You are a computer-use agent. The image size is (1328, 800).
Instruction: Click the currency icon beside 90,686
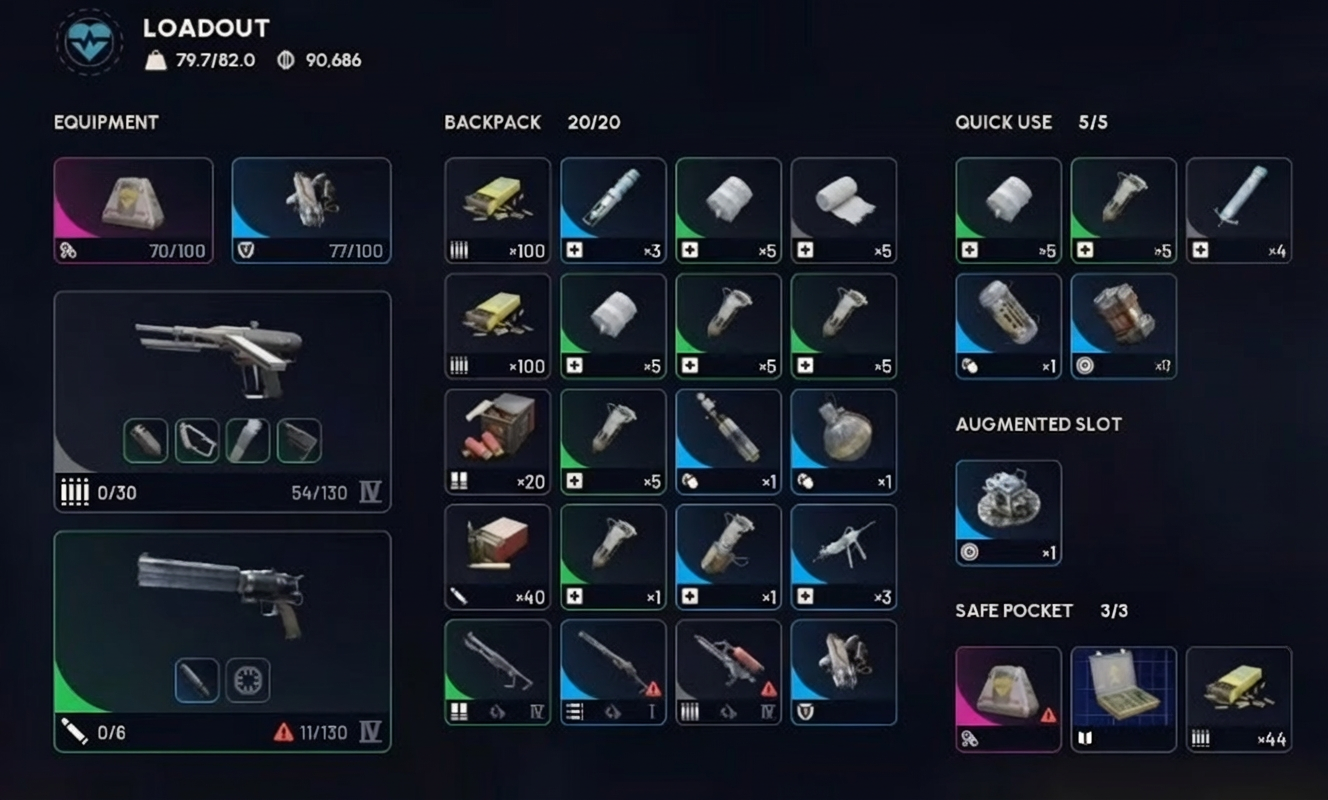287,59
